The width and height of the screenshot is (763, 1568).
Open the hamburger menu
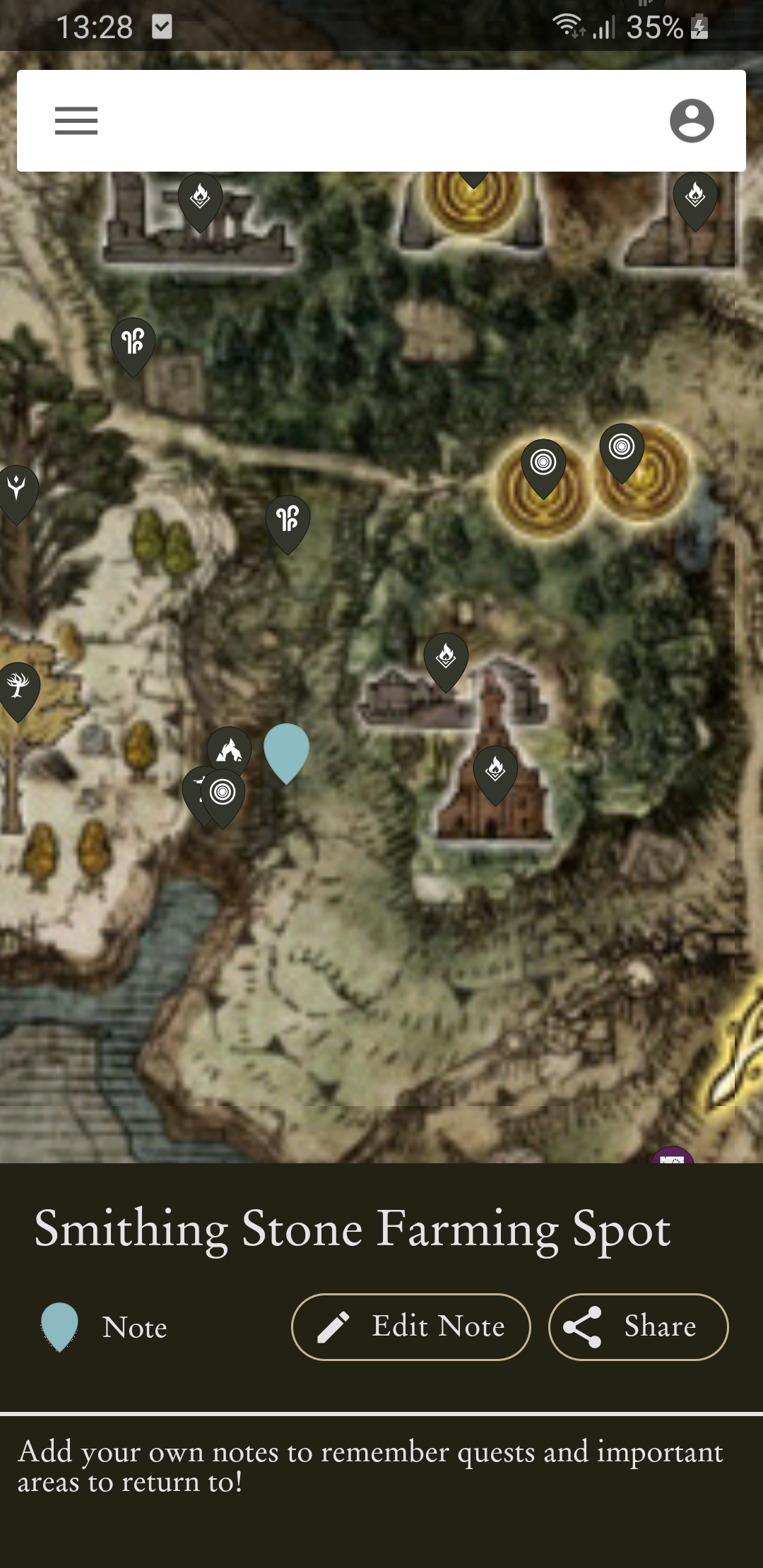pyautogui.click(x=76, y=121)
